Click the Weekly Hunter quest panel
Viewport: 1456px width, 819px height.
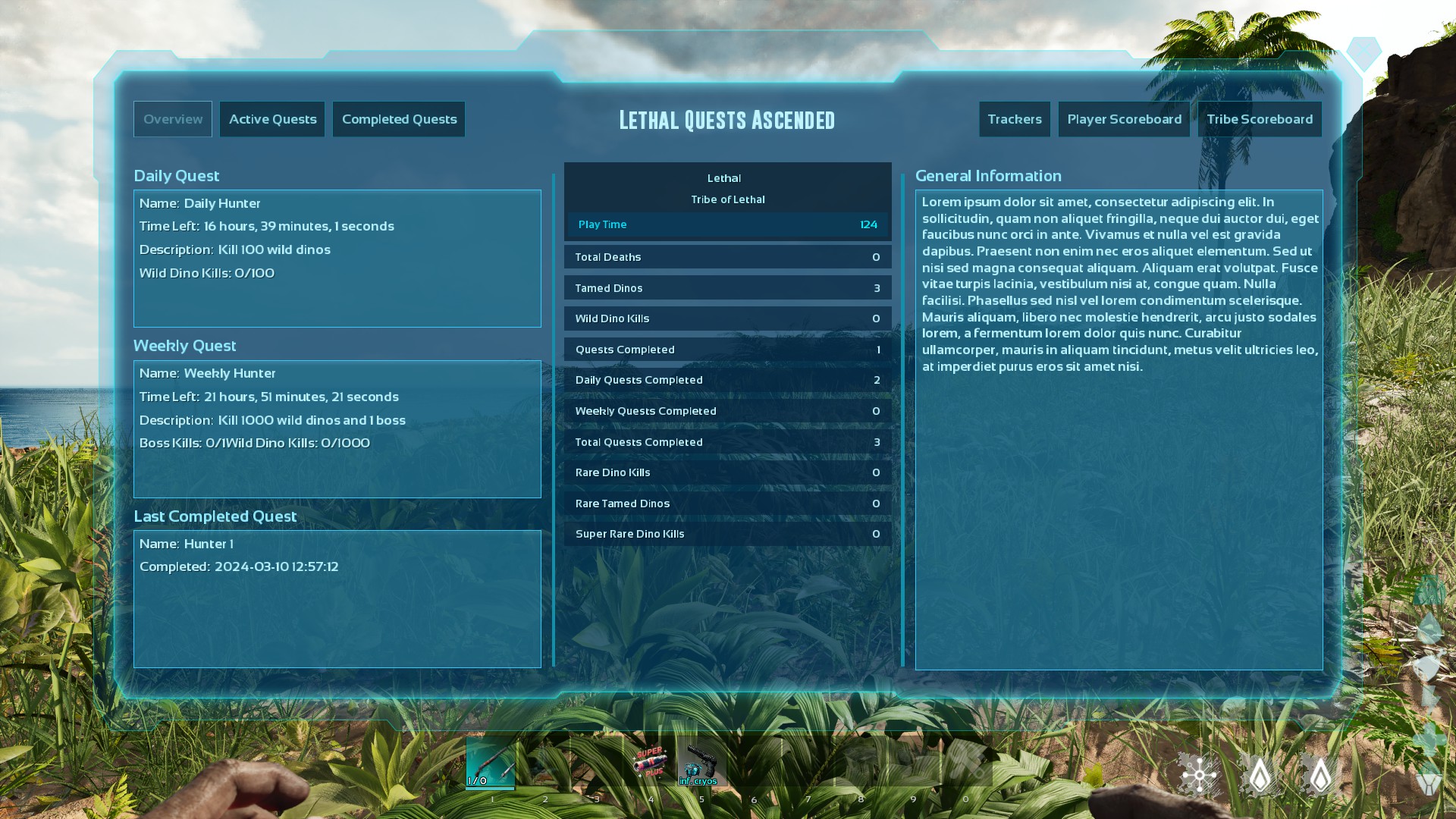pos(337,429)
